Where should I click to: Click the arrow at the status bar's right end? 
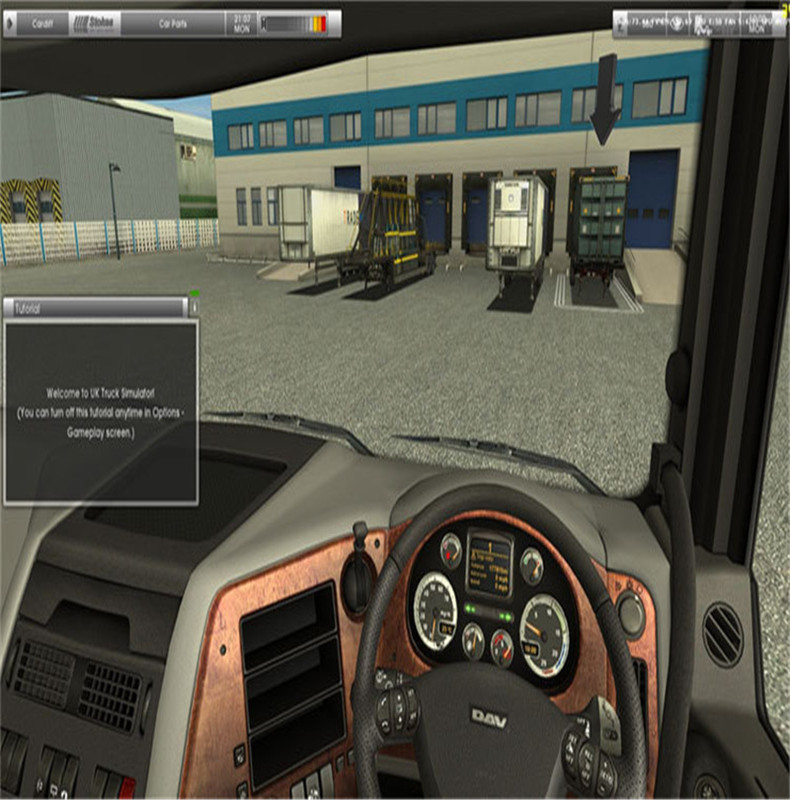click(x=779, y=22)
